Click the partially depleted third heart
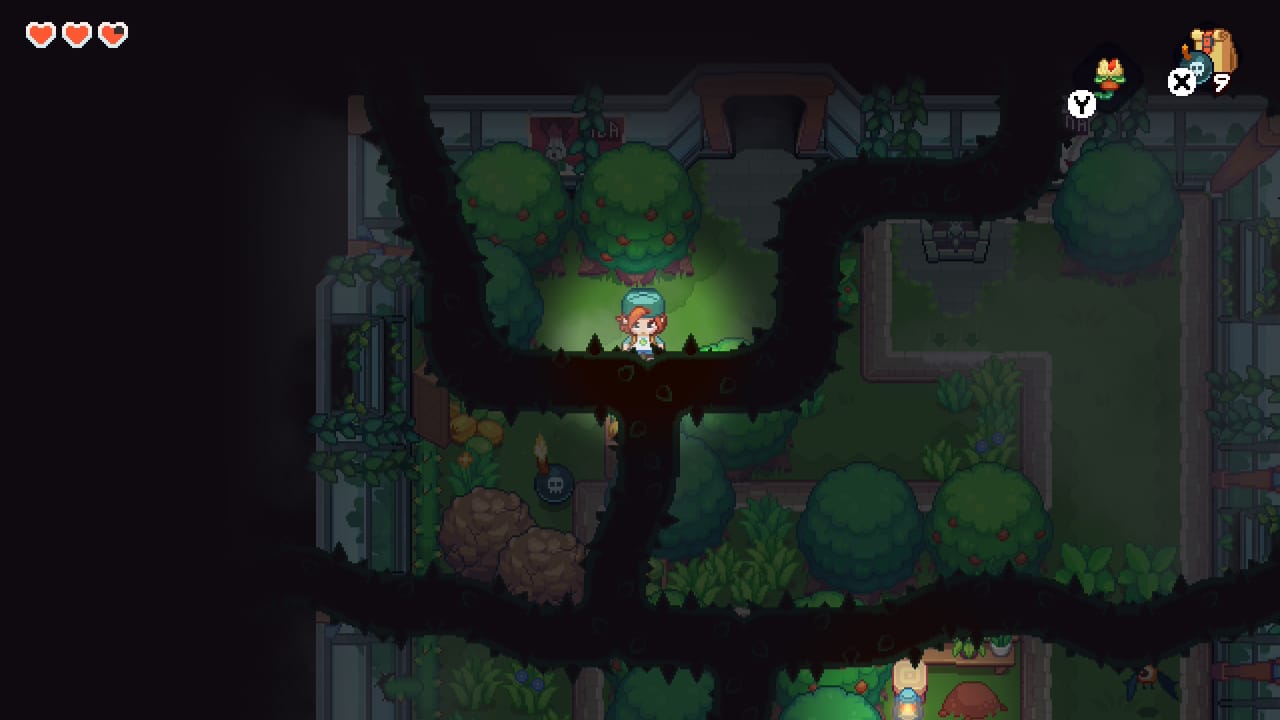The image size is (1280, 720). click(x=113, y=33)
